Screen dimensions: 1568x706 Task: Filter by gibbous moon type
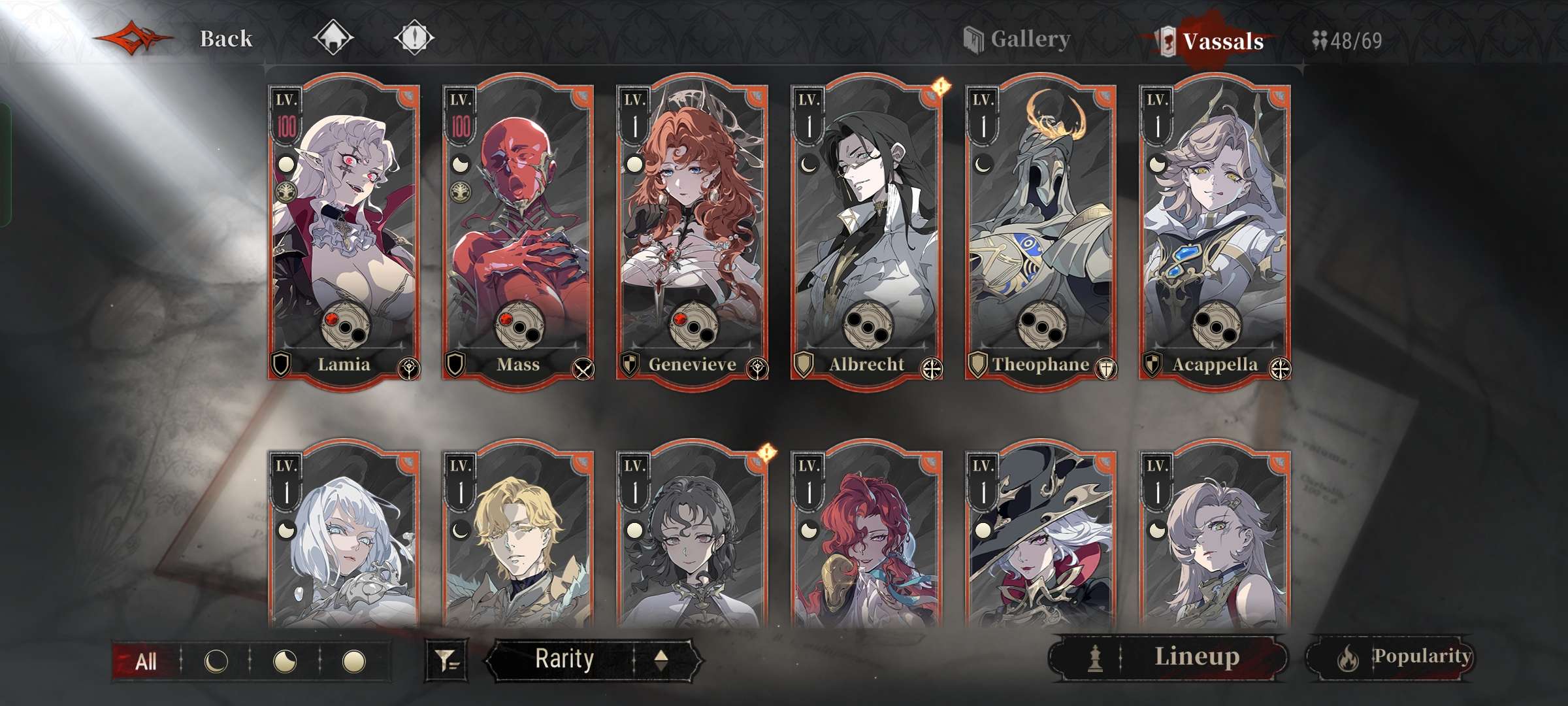pos(285,662)
